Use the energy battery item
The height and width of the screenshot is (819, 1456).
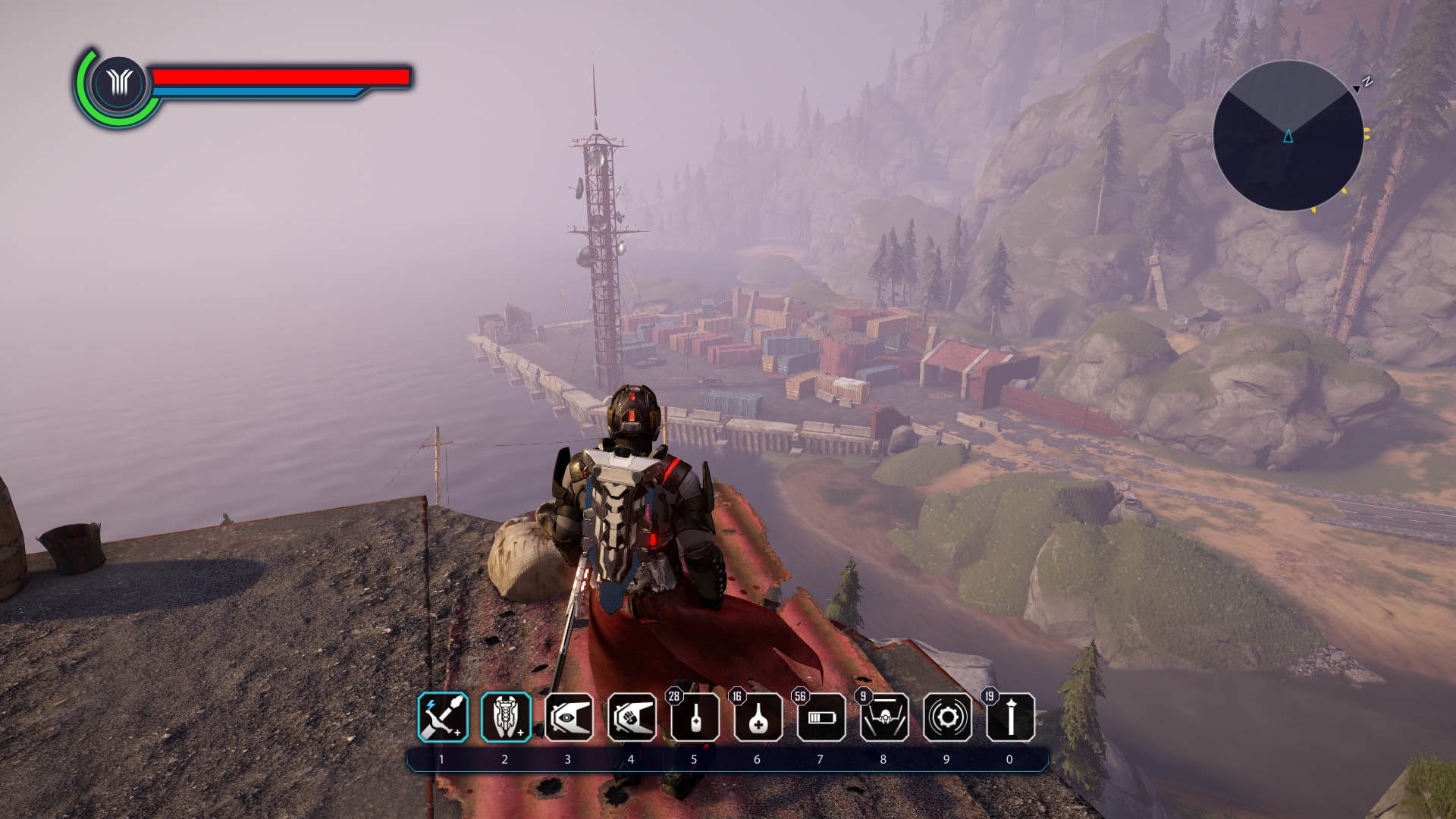point(821,717)
